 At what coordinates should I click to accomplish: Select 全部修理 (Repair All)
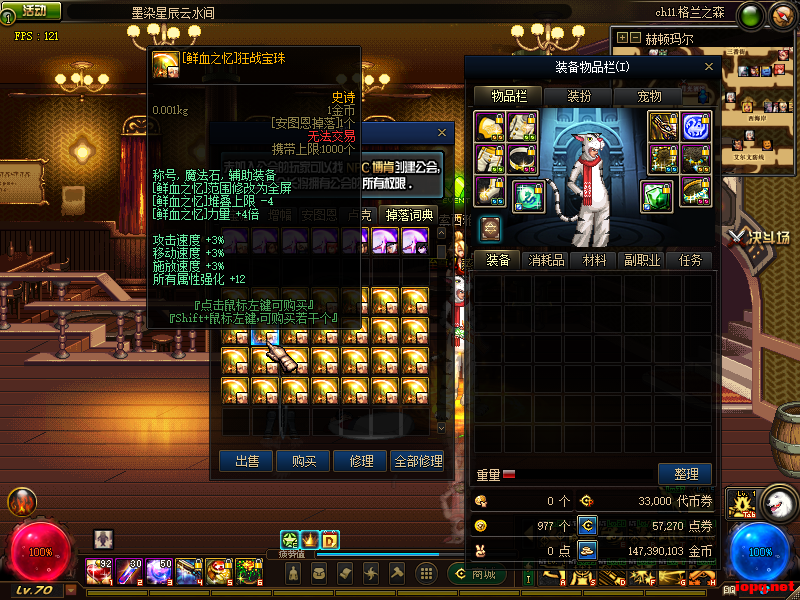418,461
